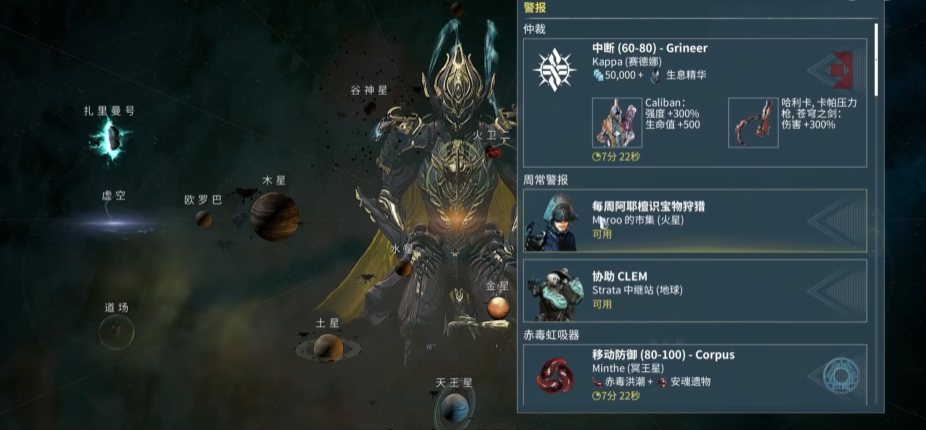The width and height of the screenshot is (926, 430).
Task: Select 欧罗巴 on the star chart
Action: click(x=204, y=217)
